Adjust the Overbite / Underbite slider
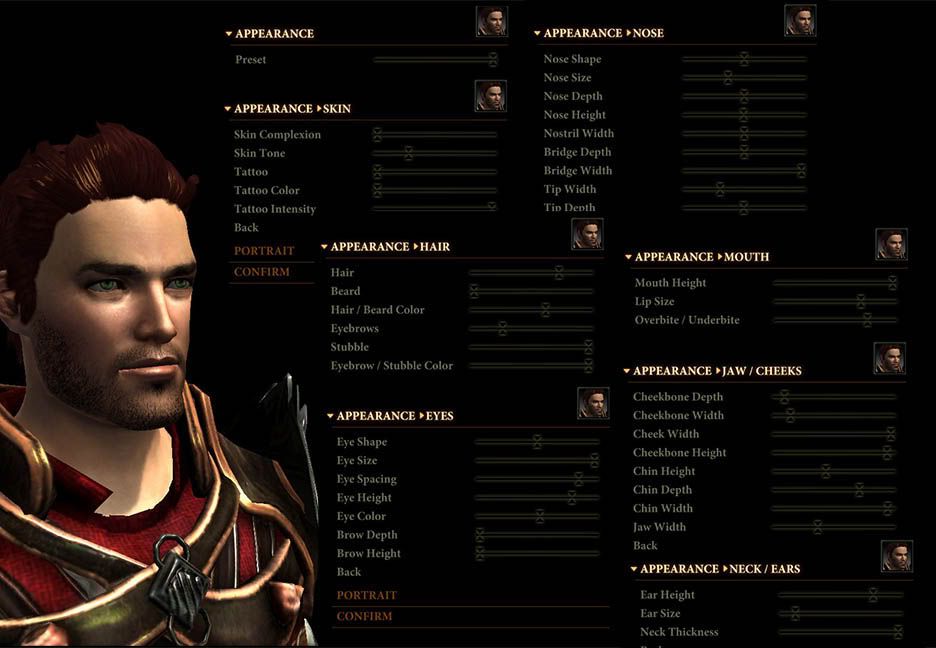The image size is (936, 648). point(834,320)
